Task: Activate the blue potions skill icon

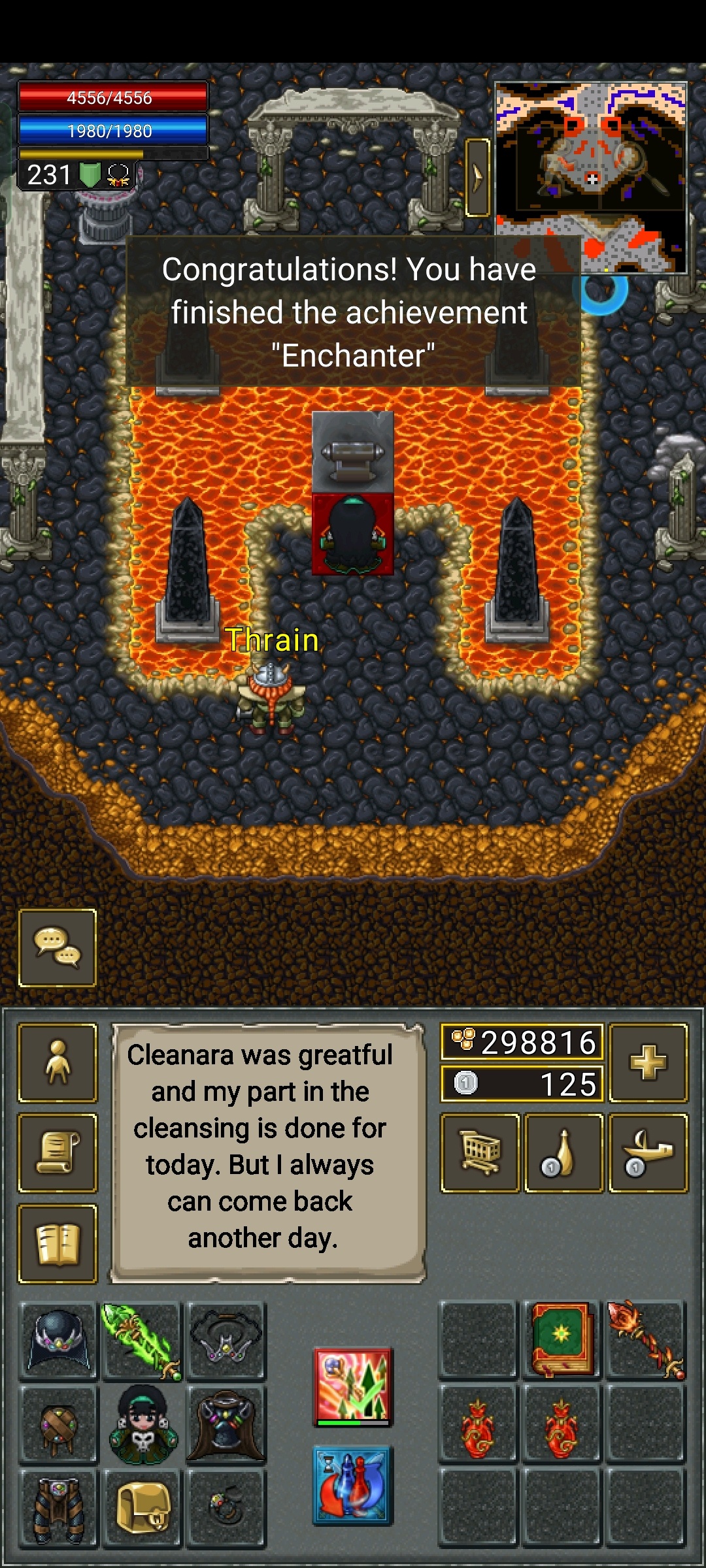Action: coord(353,1484)
